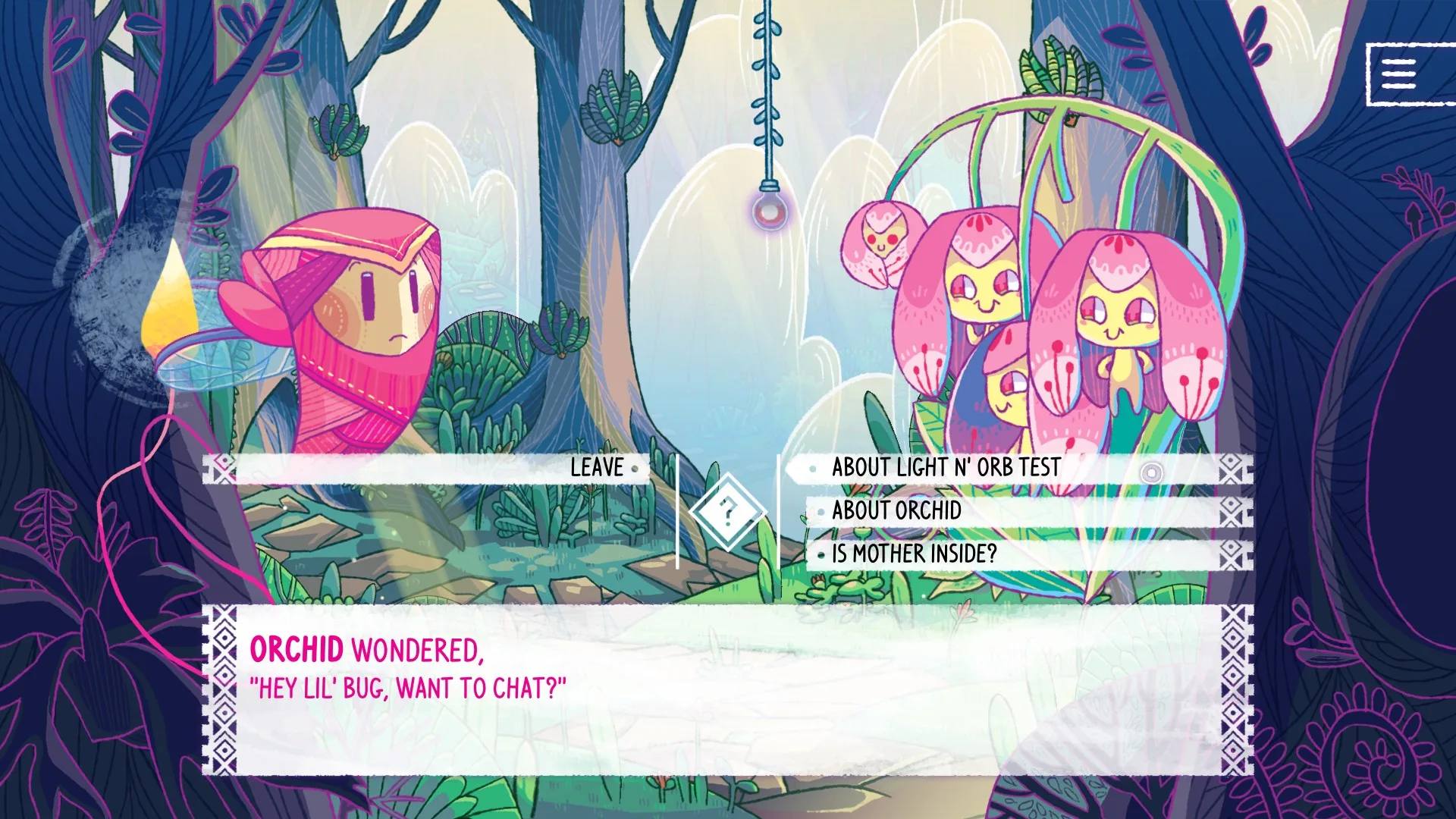This screenshot has width=1456, height=819.
Task: Click the glowing orb icon beside the first dialogue option
Action: 1151,473
